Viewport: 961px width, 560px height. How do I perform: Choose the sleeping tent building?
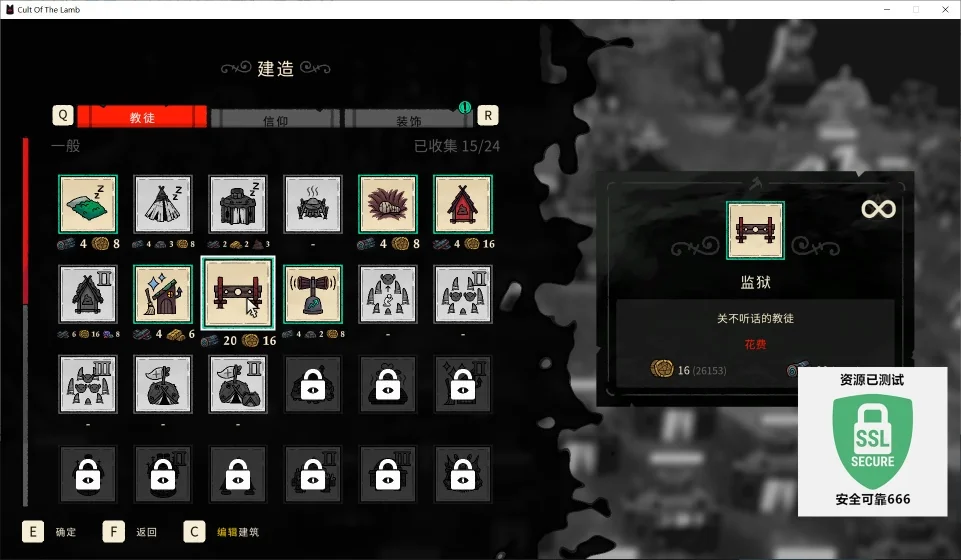click(x=163, y=204)
